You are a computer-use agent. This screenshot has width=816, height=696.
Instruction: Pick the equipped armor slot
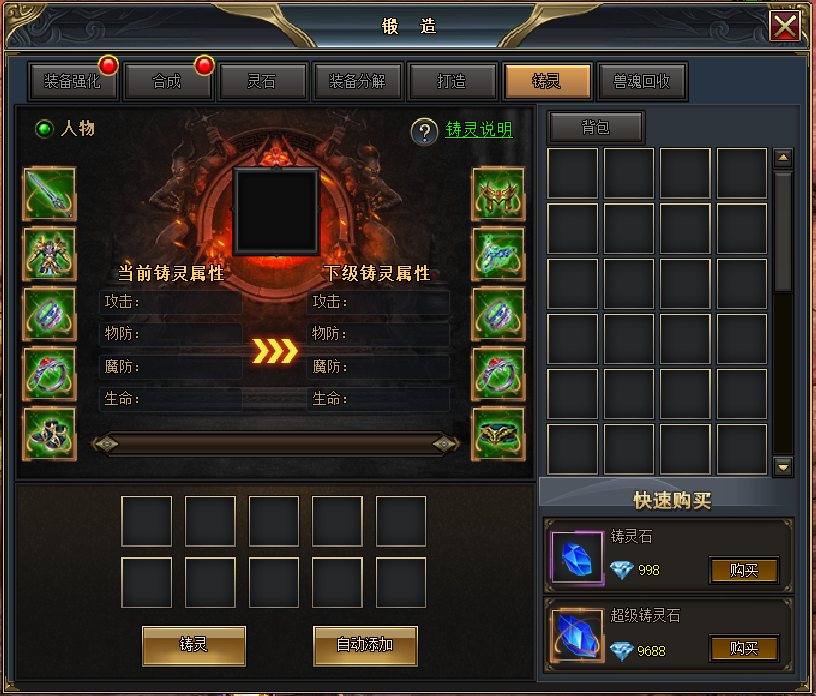[49, 254]
